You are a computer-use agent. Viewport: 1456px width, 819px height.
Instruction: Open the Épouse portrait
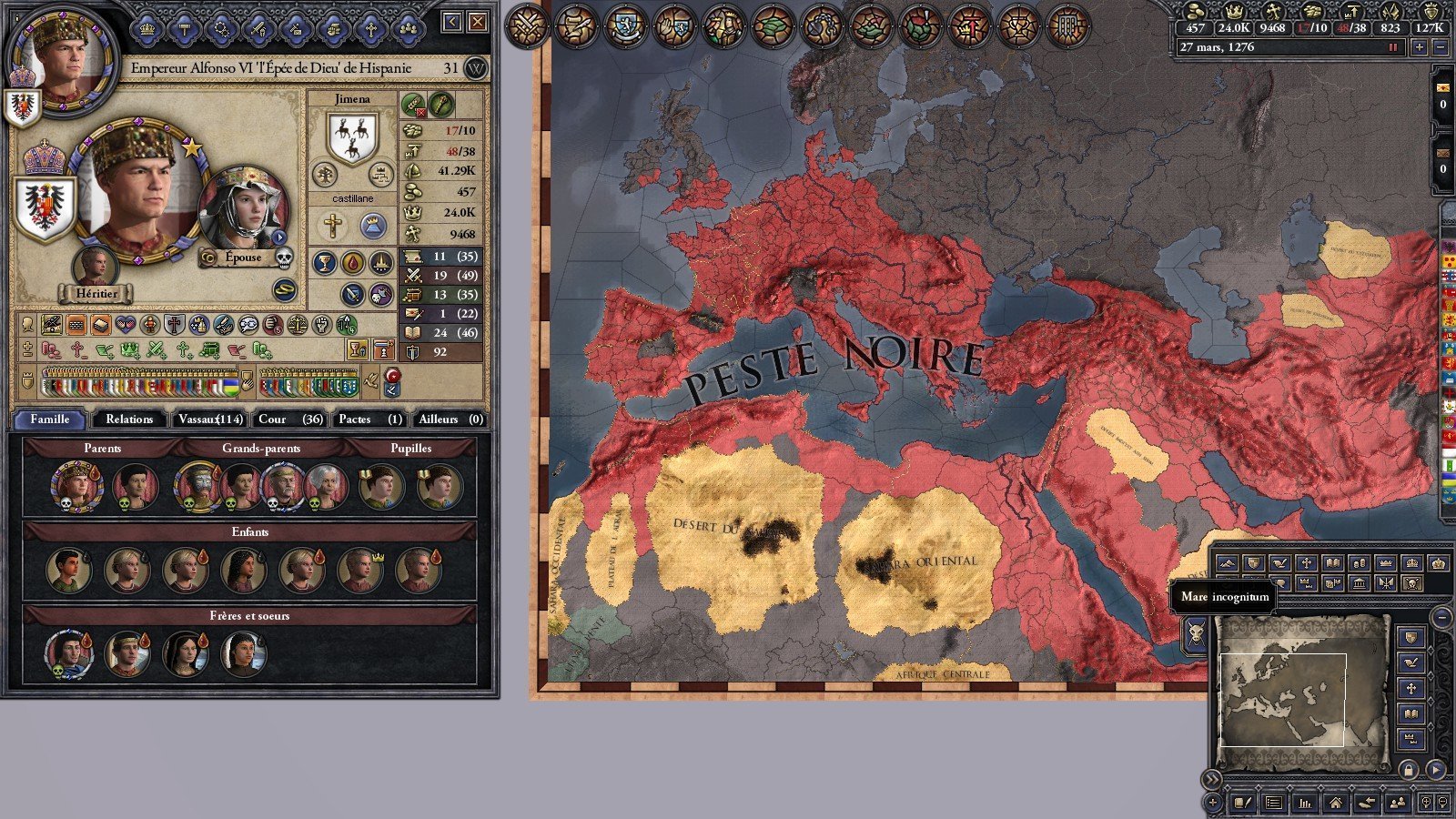click(243, 211)
